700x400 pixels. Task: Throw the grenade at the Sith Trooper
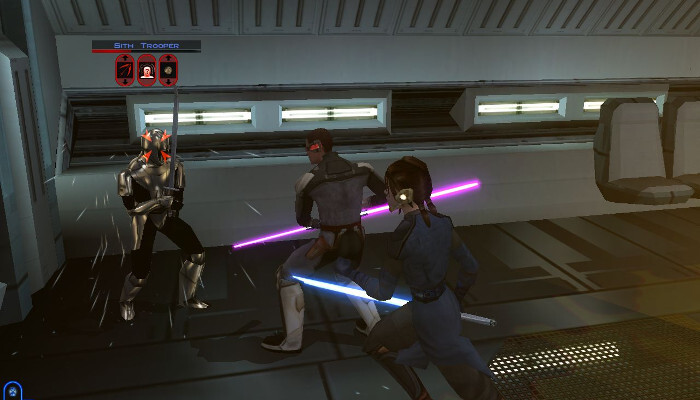pyautogui.click(x=168, y=70)
